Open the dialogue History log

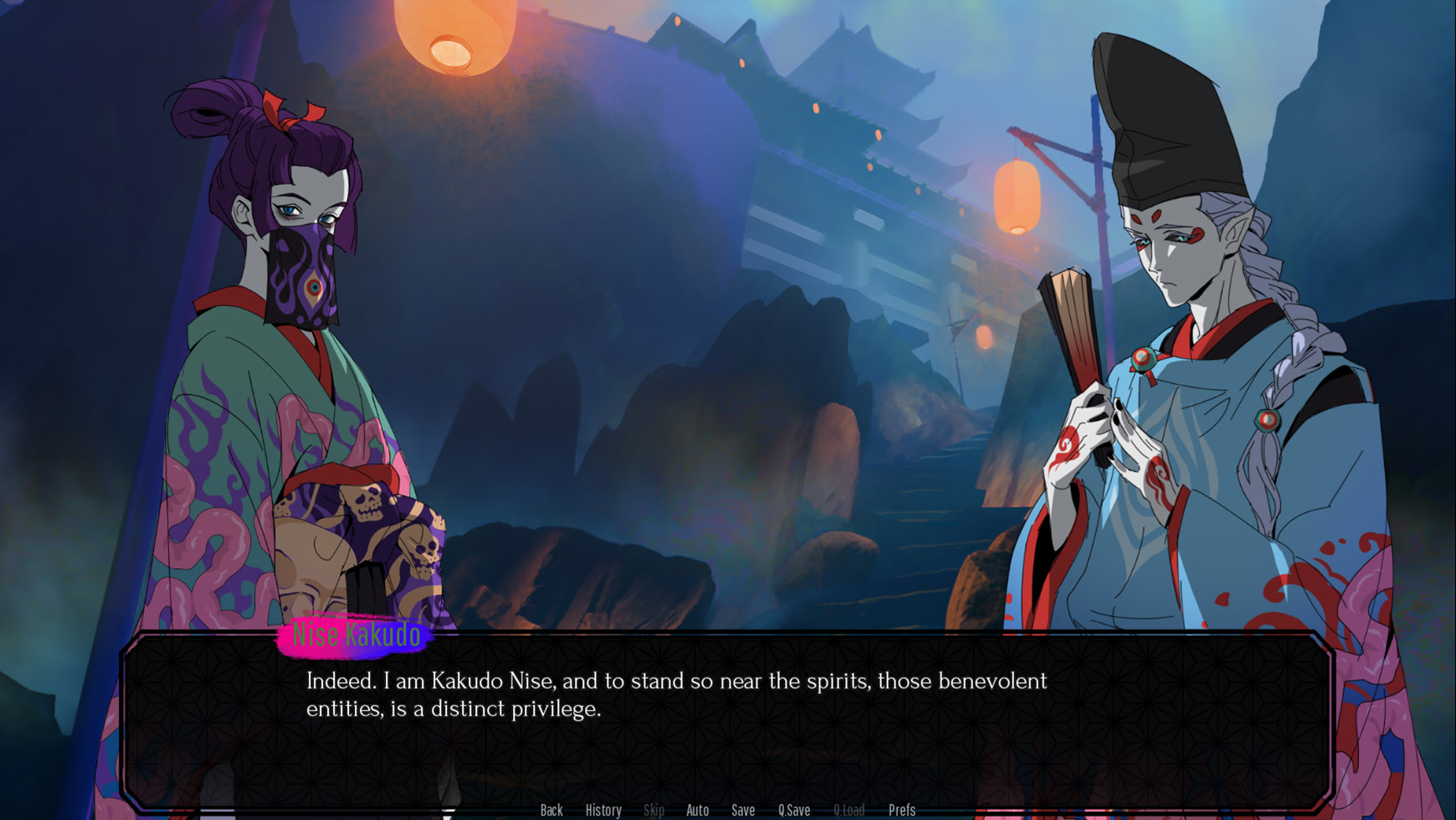(x=603, y=810)
